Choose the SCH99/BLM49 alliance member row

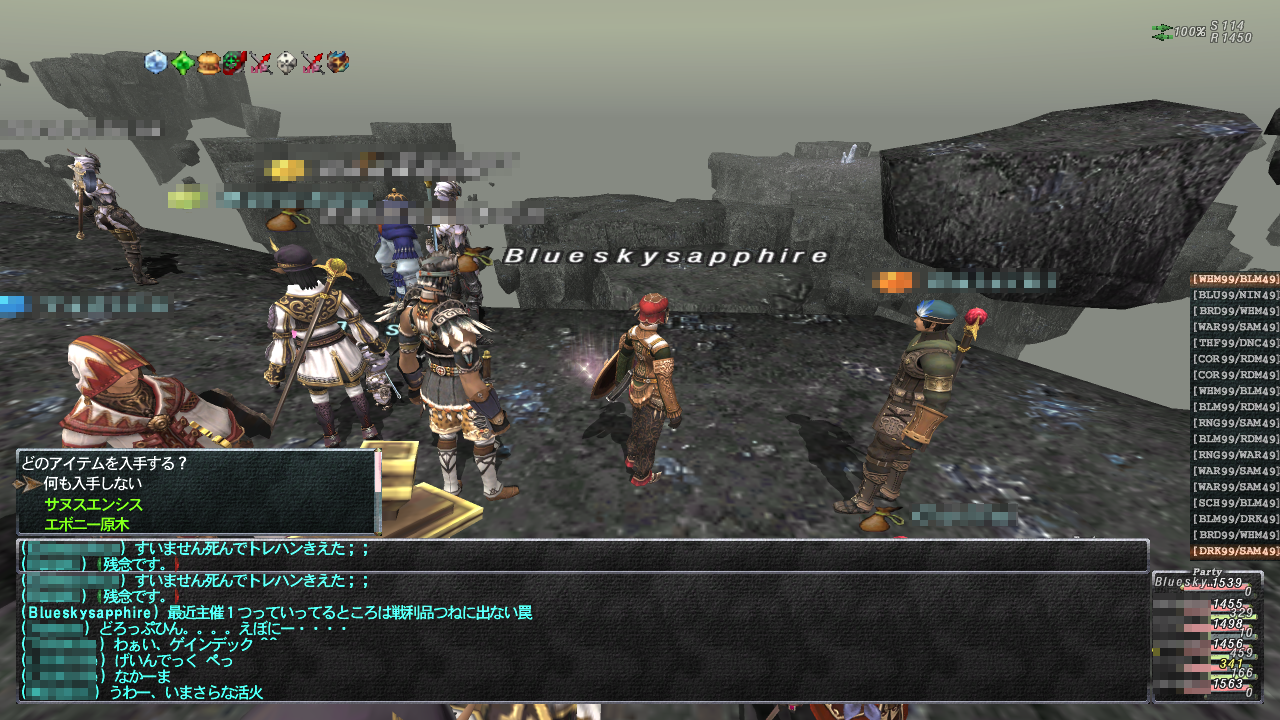coord(1235,503)
